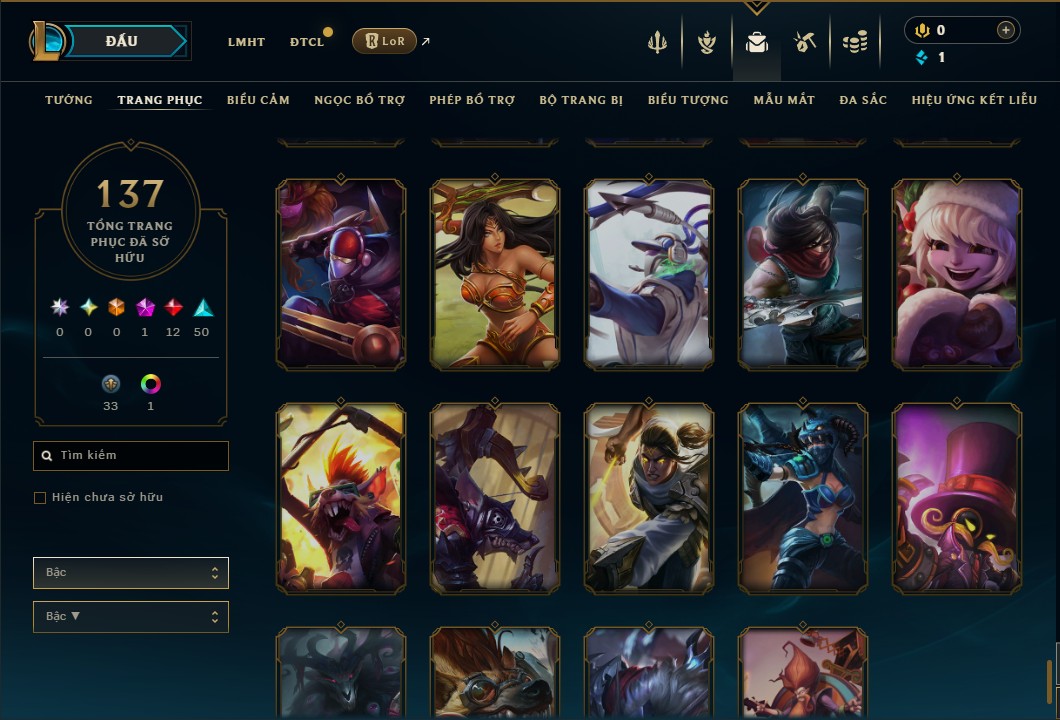Switch to the MẪU MẮT tab
1060x720 pixels.
[x=784, y=100]
